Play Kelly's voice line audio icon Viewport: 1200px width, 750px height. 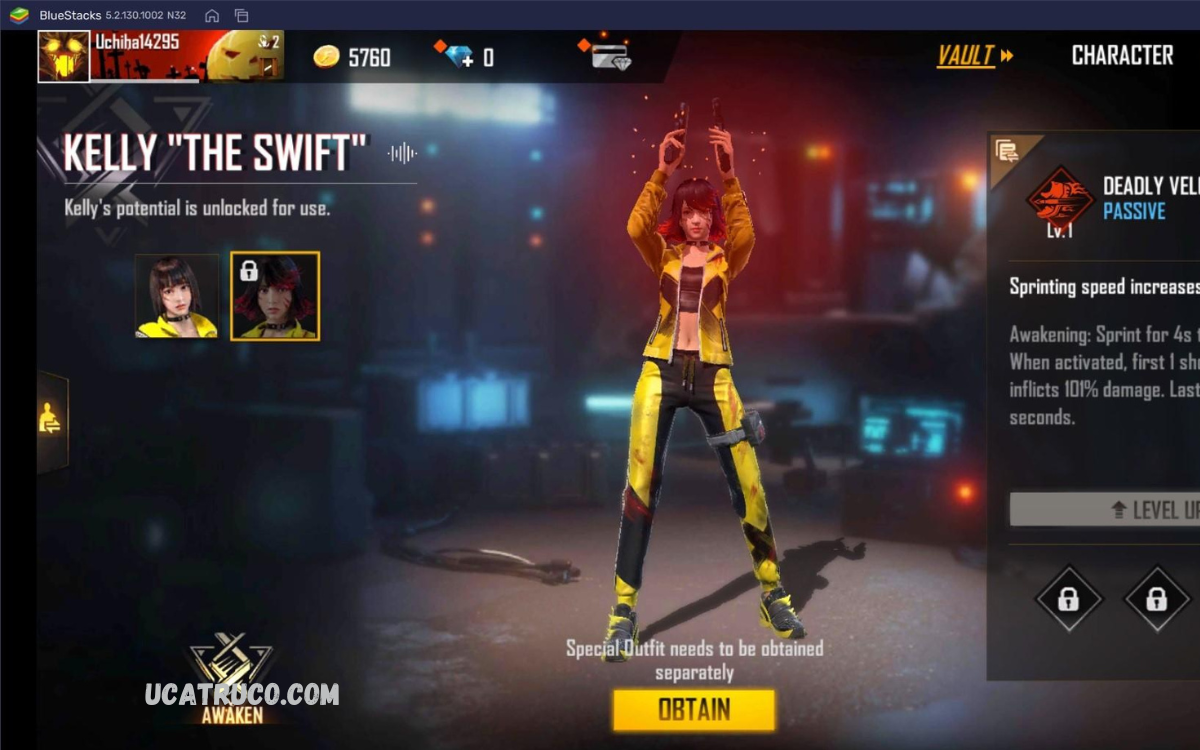tap(402, 153)
